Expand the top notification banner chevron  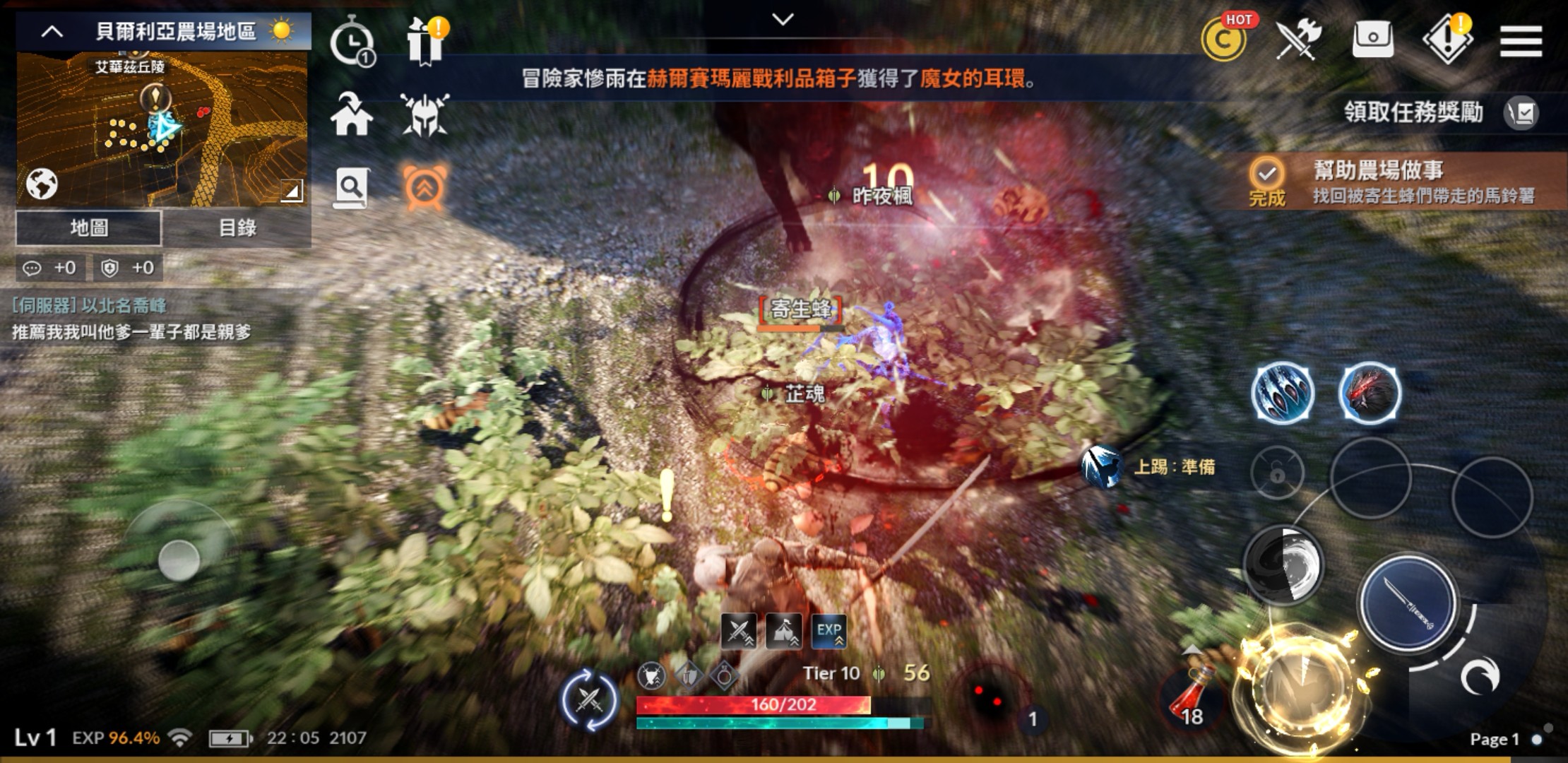[x=781, y=20]
